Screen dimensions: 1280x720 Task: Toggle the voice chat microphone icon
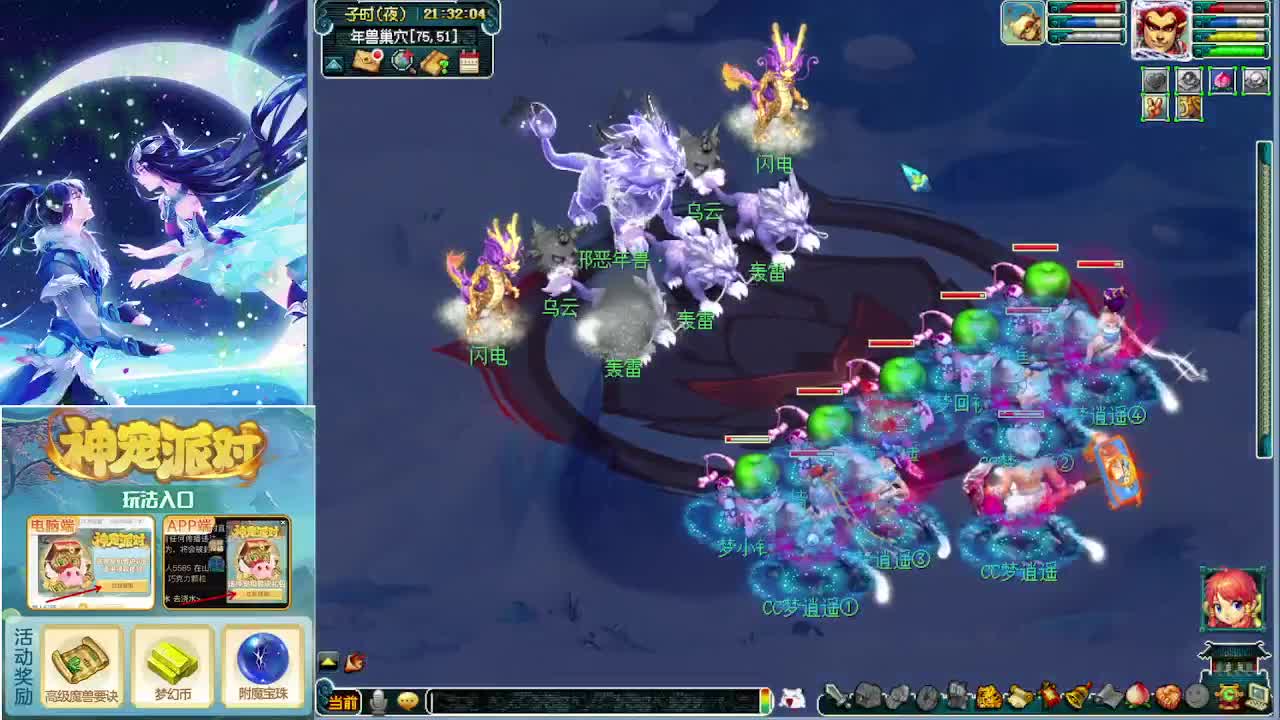click(378, 700)
